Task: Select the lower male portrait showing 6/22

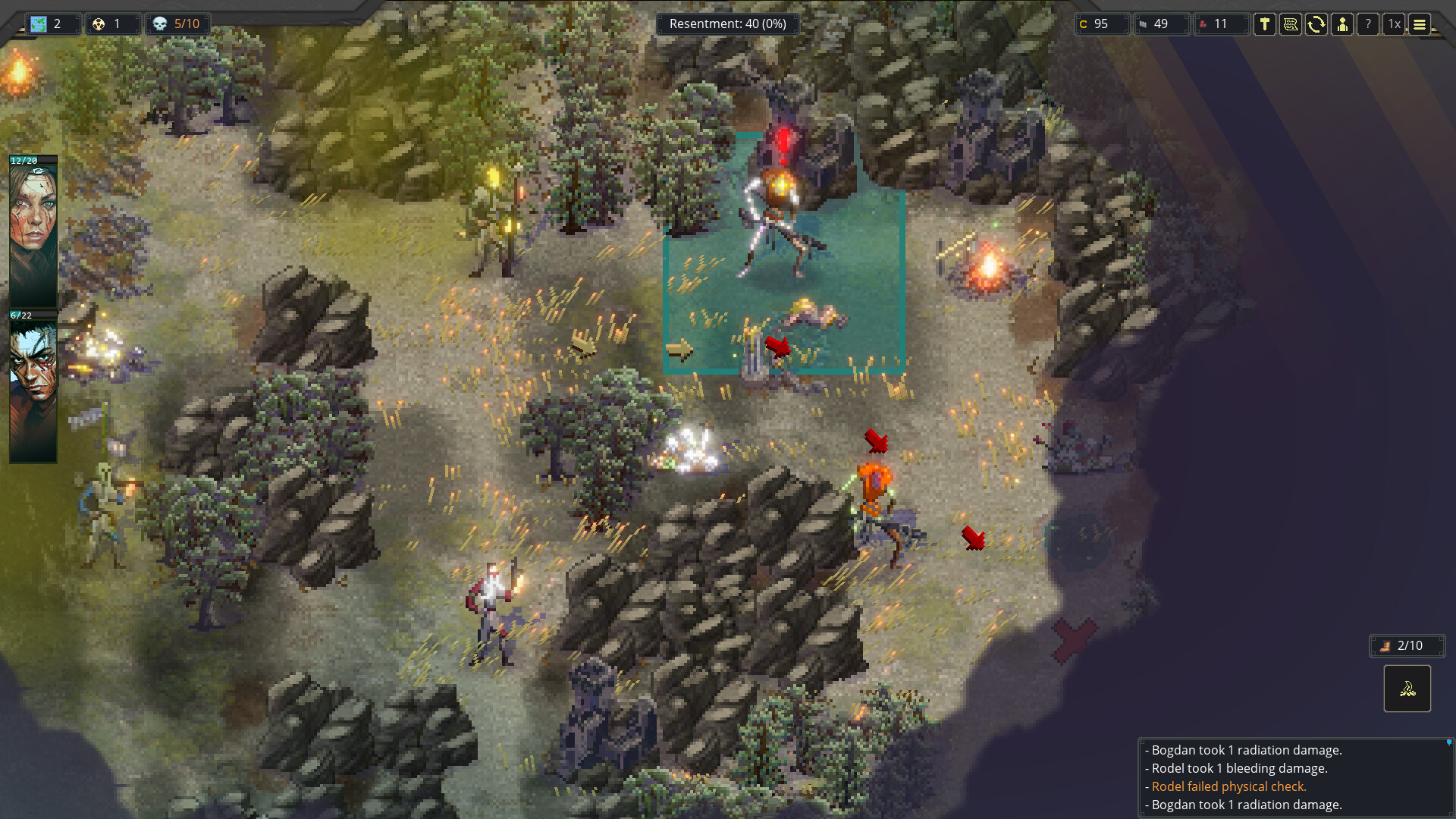Action: (x=33, y=379)
